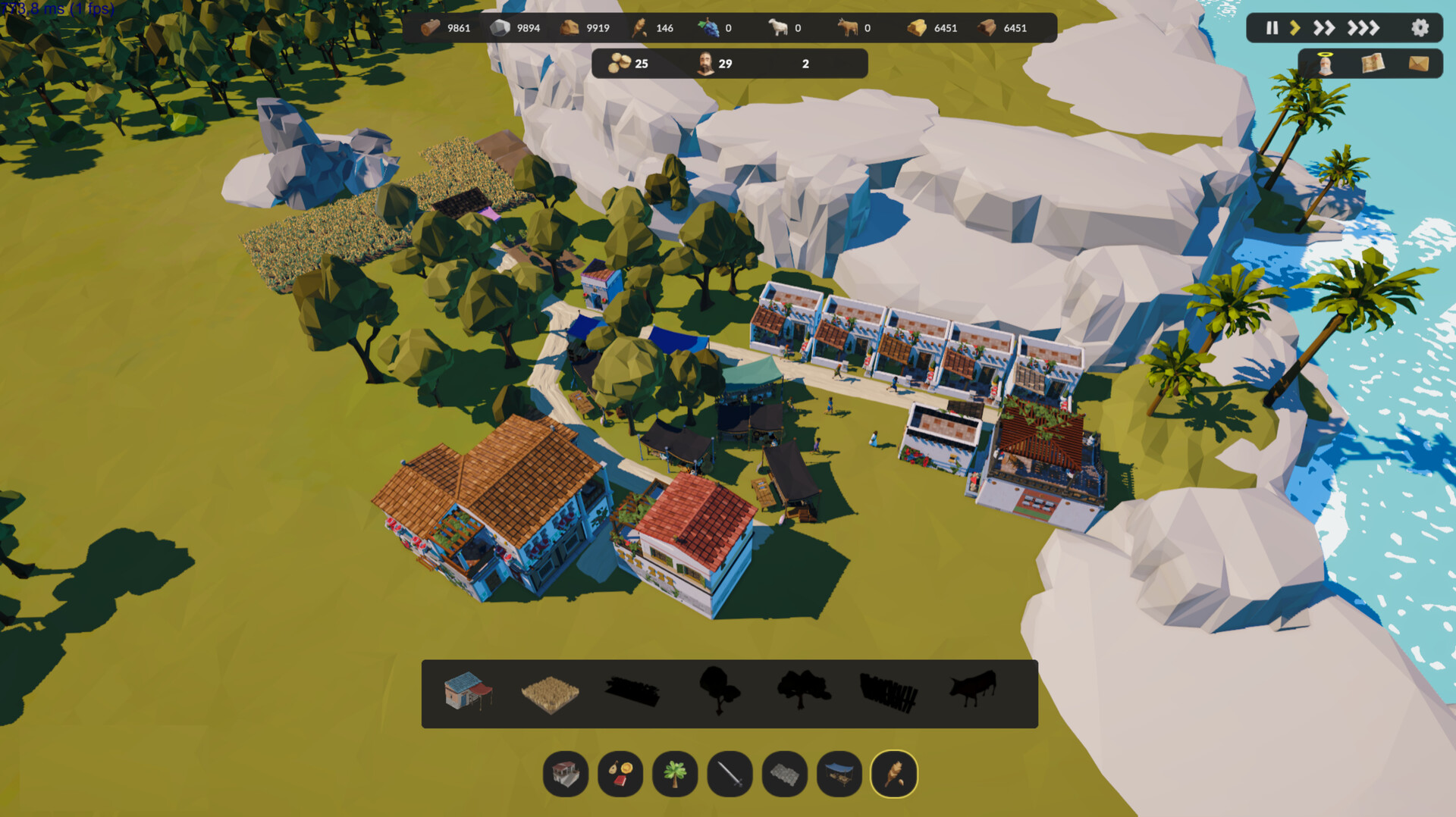
Task: Select double-speed fast forward
Action: (x=1326, y=28)
